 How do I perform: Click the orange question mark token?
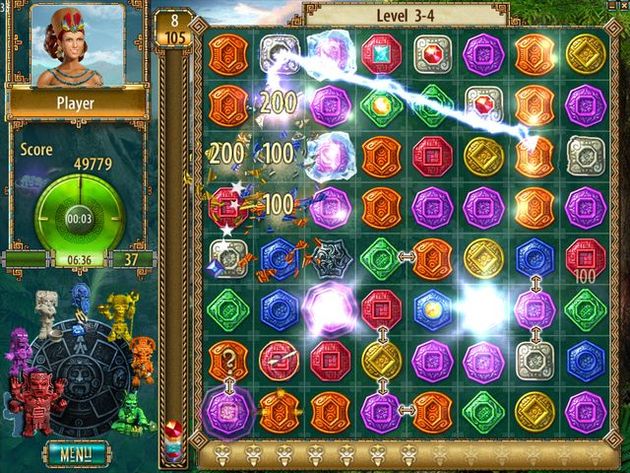[x=227, y=358]
